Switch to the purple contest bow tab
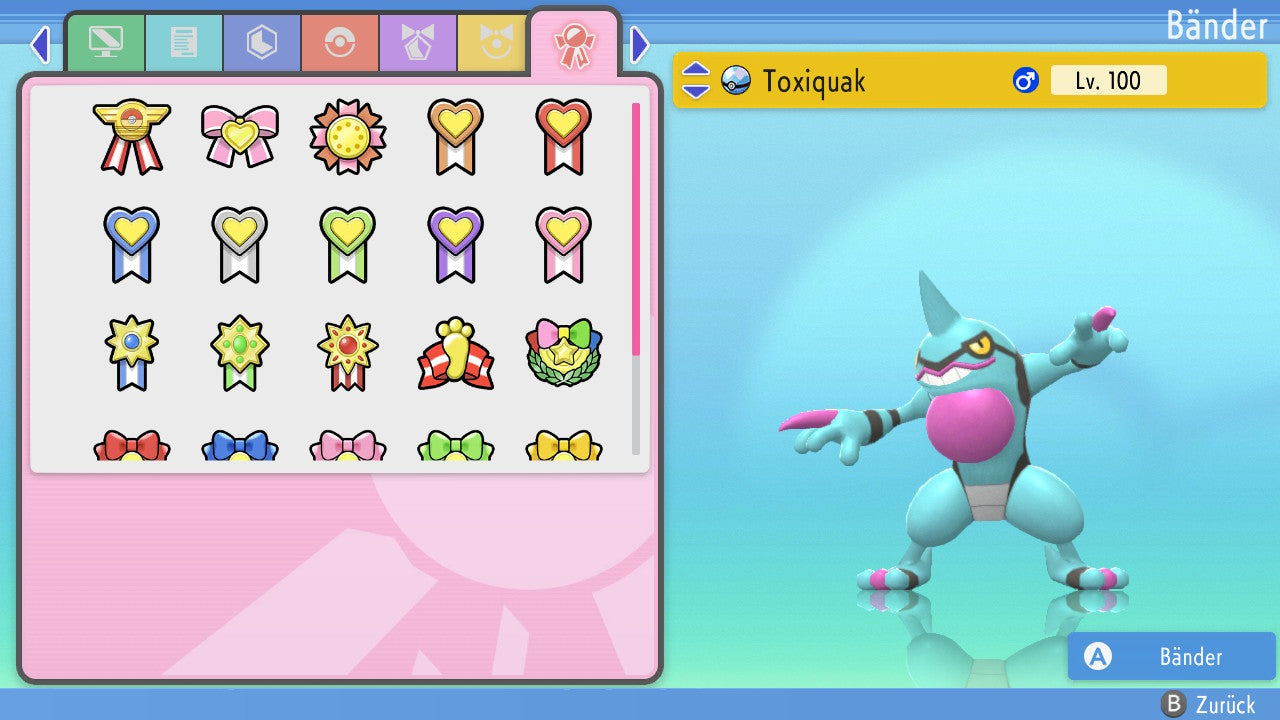The width and height of the screenshot is (1280, 720). (417, 43)
